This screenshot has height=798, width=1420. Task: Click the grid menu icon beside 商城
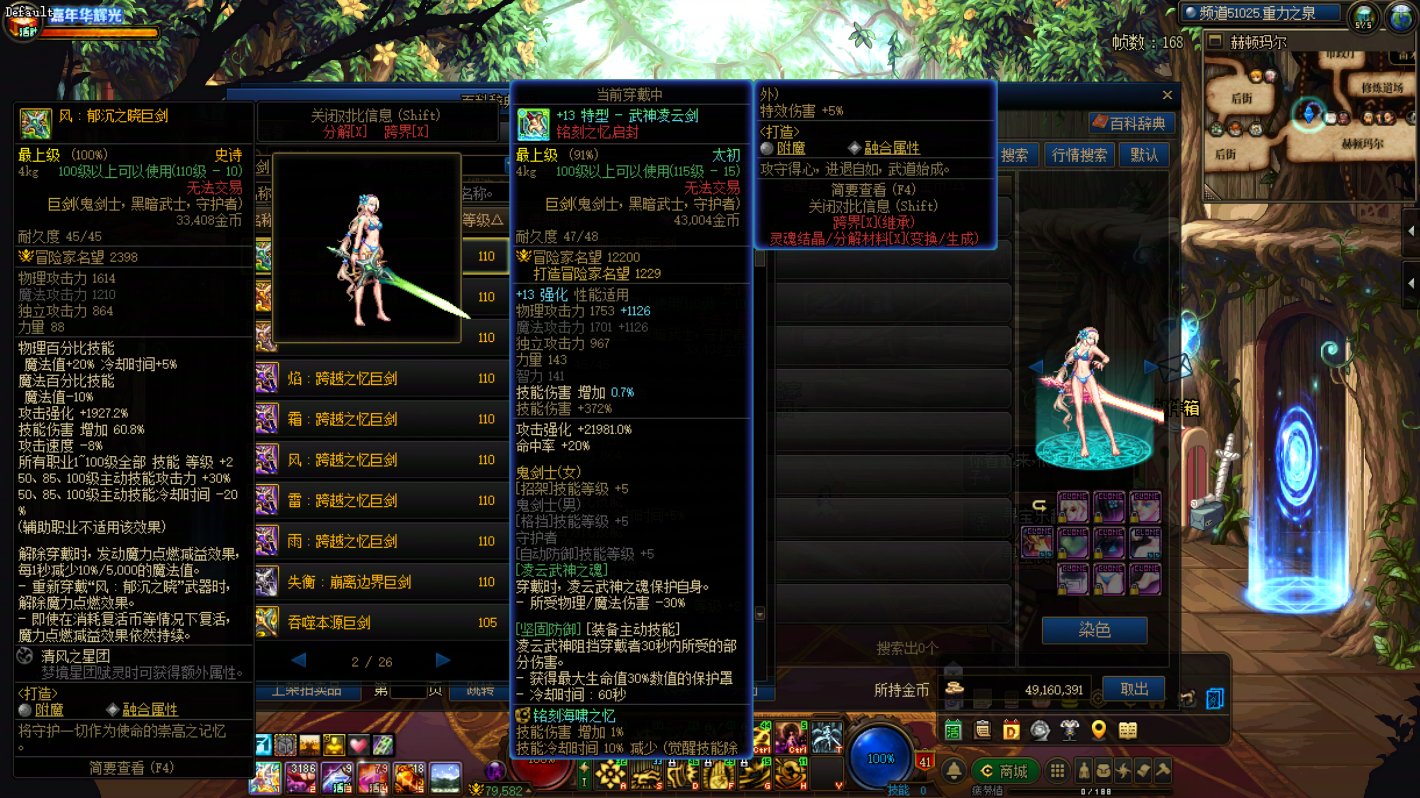pyautogui.click(x=1058, y=769)
